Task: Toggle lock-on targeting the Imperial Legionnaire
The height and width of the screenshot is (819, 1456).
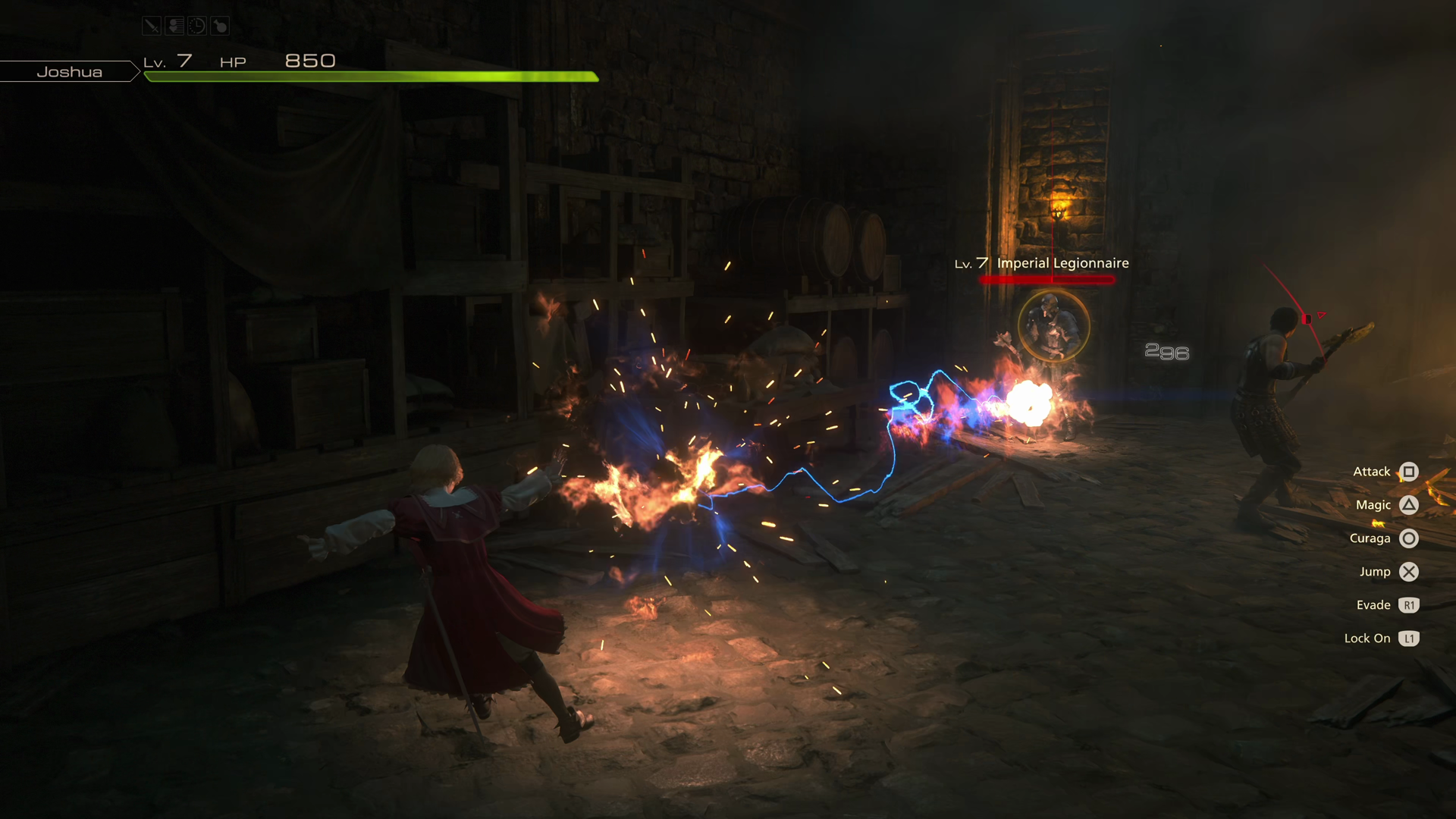Action: click(x=1053, y=326)
